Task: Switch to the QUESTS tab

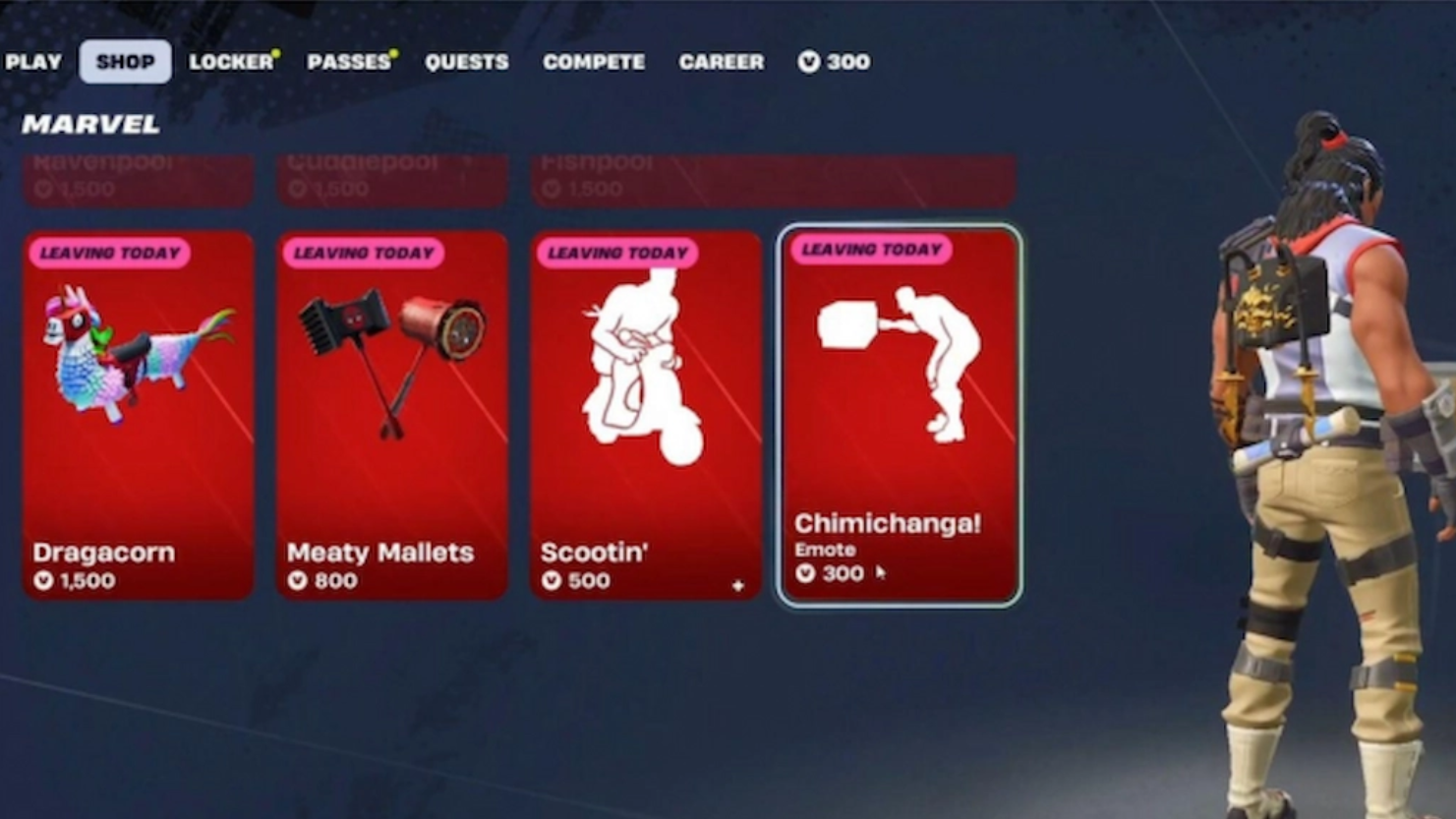Action: [x=467, y=62]
